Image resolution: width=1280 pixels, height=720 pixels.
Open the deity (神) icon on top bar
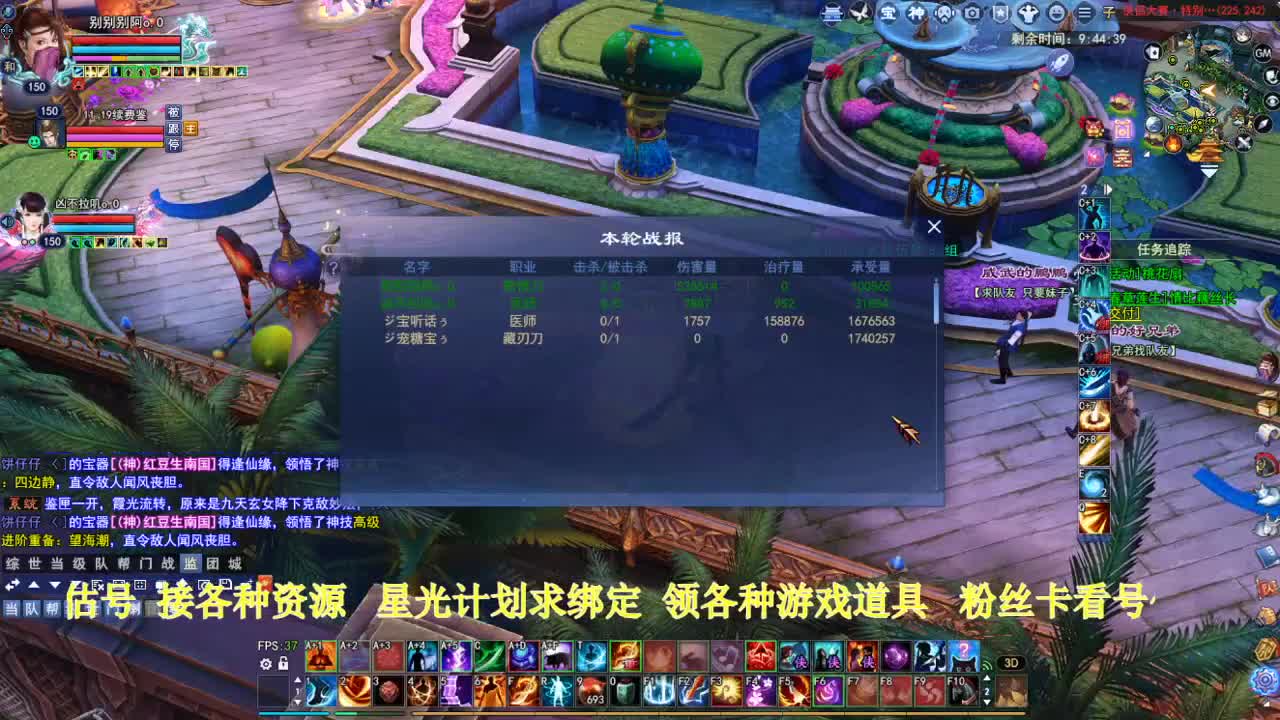point(917,11)
